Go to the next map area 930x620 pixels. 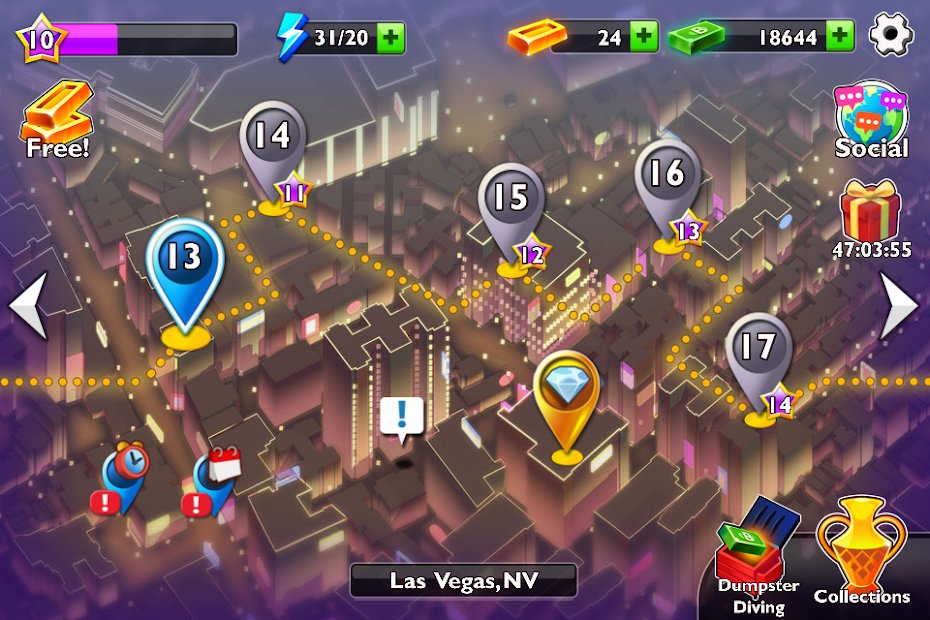(898, 305)
